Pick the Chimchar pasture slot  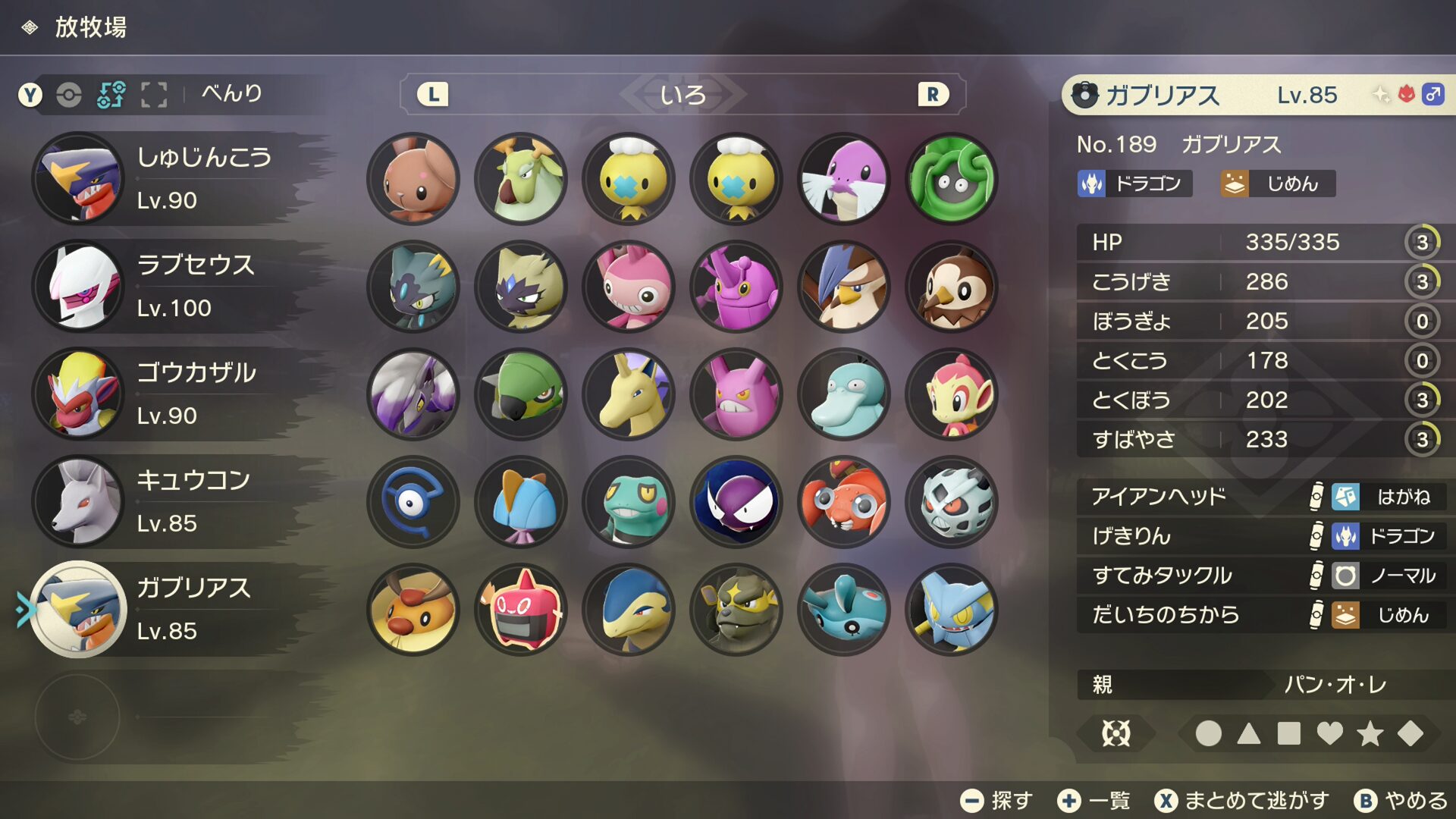(x=952, y=394)
